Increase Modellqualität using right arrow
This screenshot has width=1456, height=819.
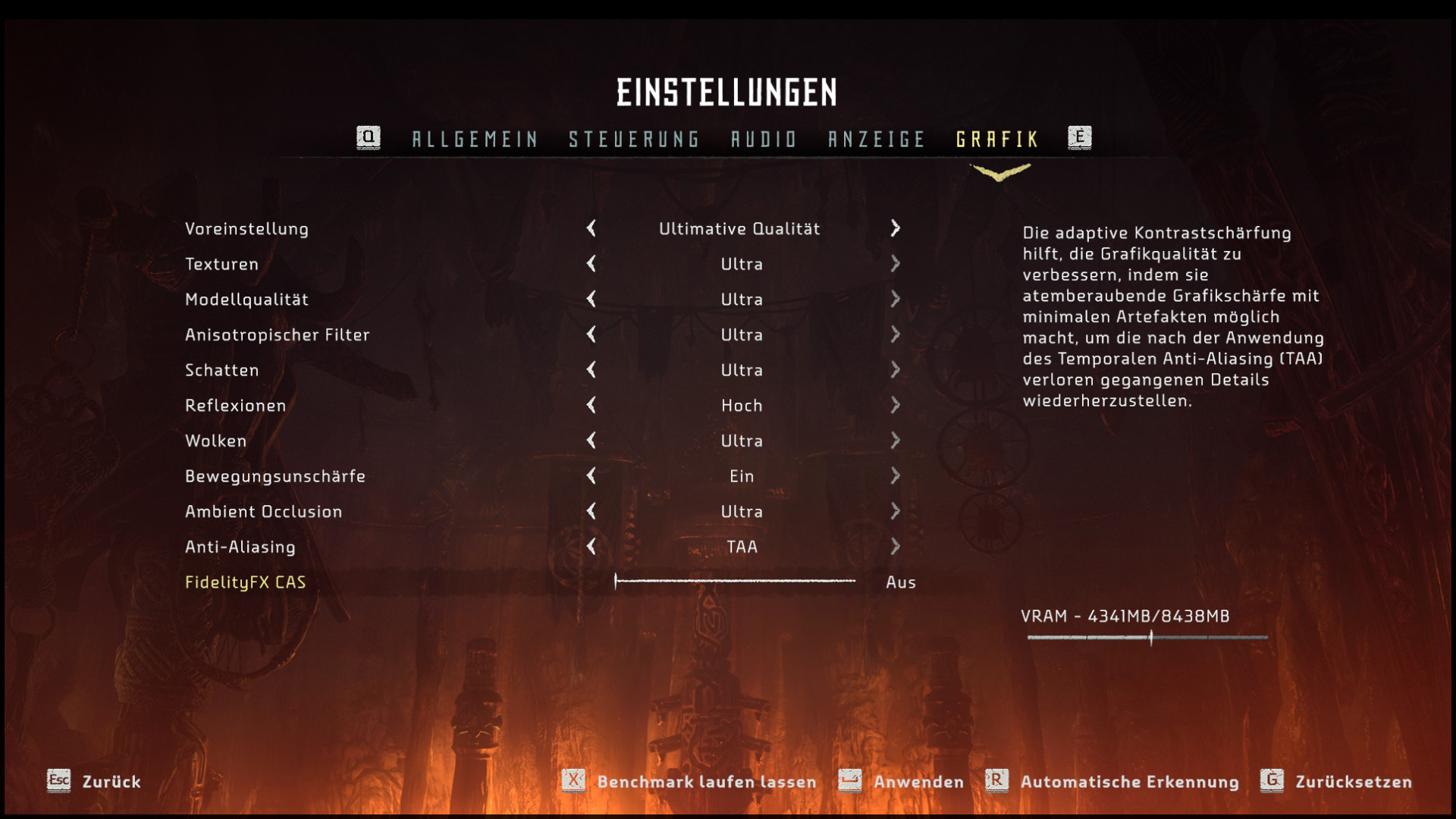click(x=896, y=300)
